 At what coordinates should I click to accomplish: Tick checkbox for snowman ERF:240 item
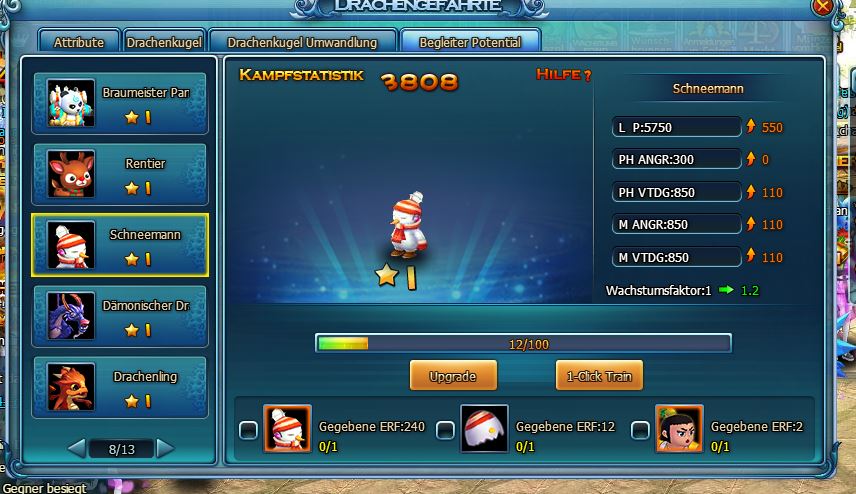click(248, 431)
